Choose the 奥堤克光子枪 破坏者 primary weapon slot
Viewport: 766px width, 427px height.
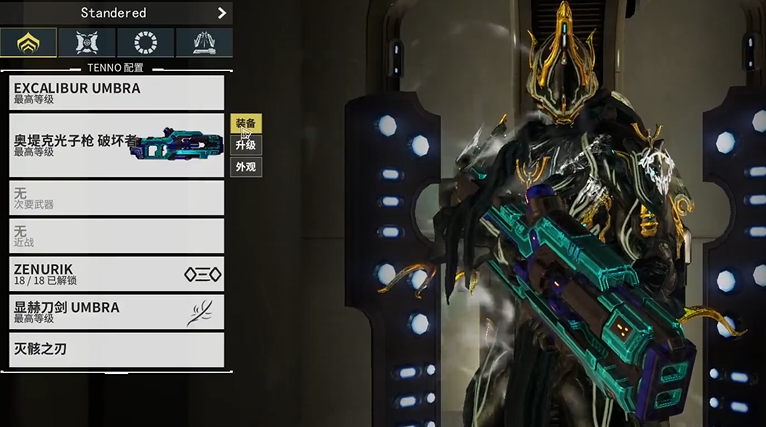(116, 146)
